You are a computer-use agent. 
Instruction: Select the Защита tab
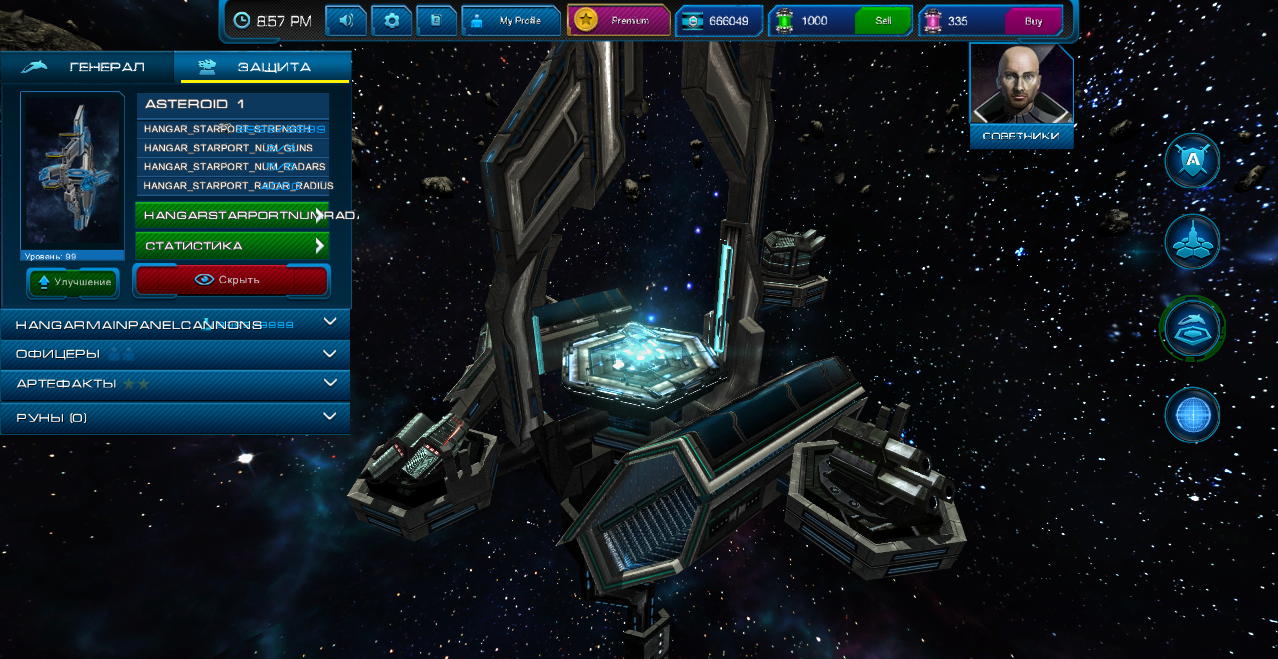pyautogui.click(x=263, y=67)
